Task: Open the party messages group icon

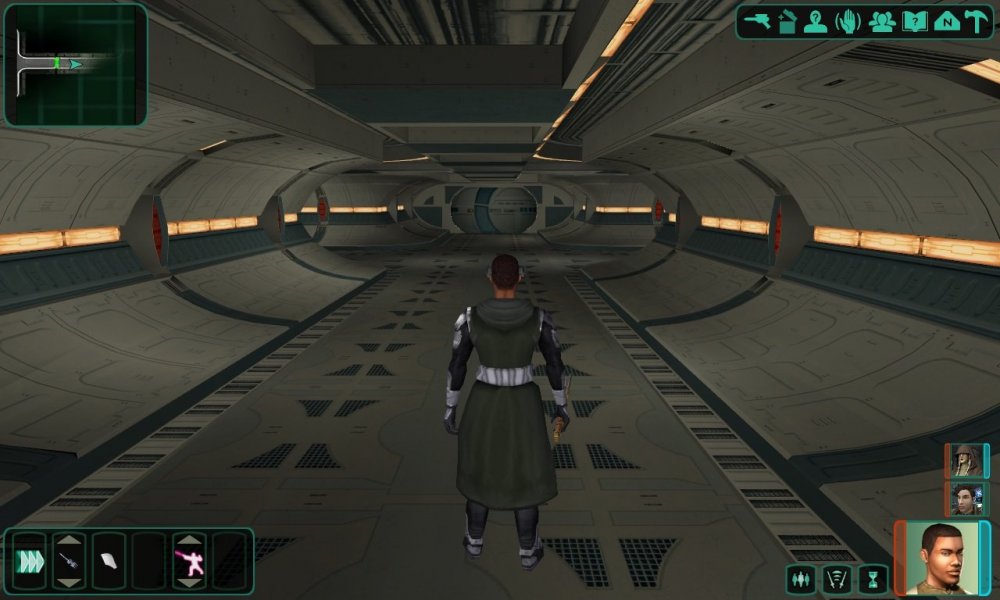Action: [x=882, y=22]
